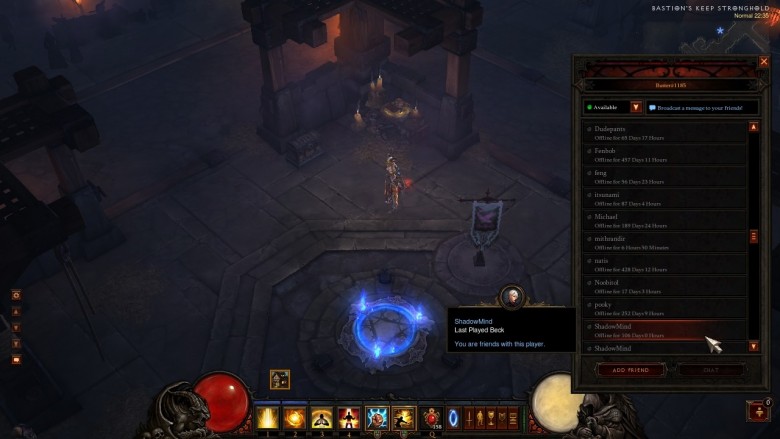Click the Add Friend button
The image size is (780, 439).
pyautogui.click(x=631, y=370)
